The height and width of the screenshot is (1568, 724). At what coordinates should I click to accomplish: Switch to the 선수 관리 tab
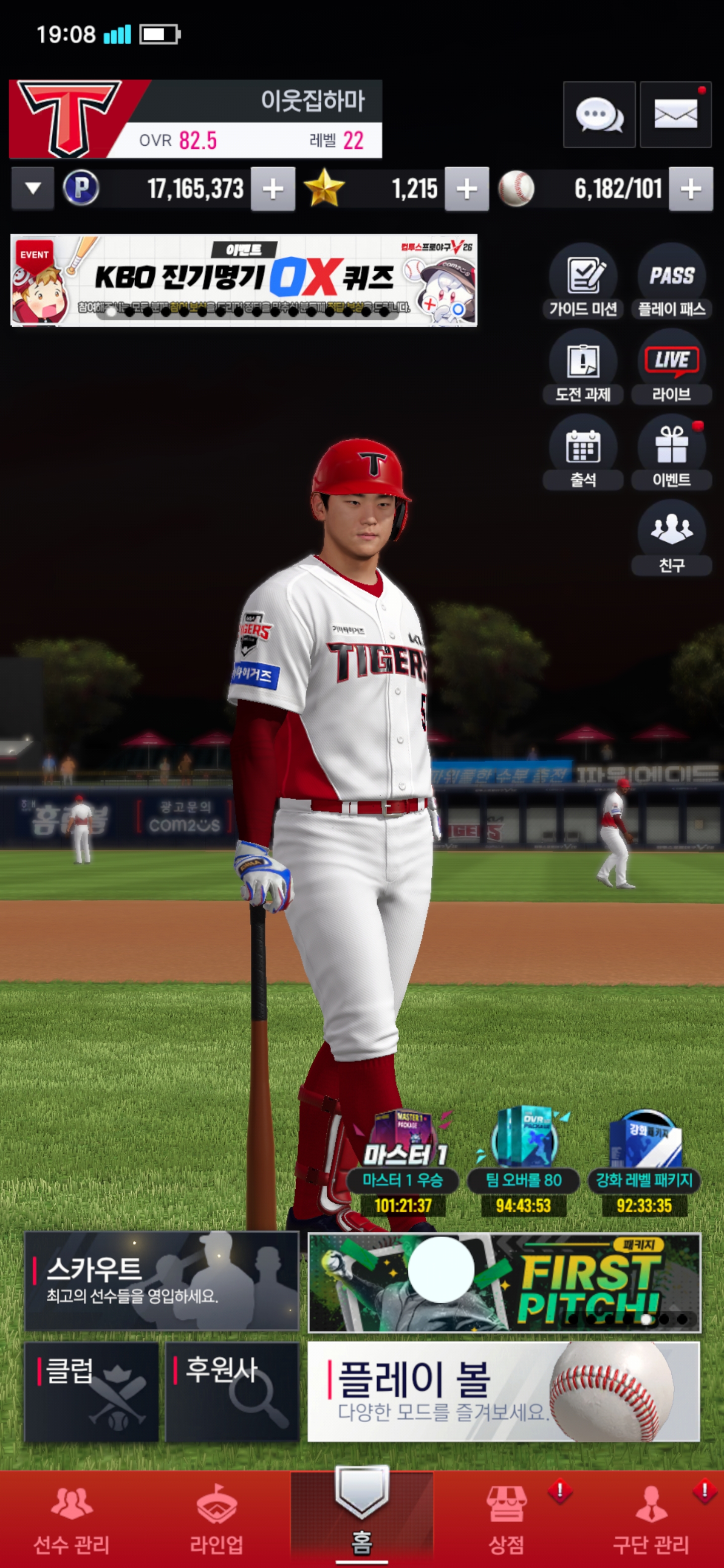[x=72, y=1519]
